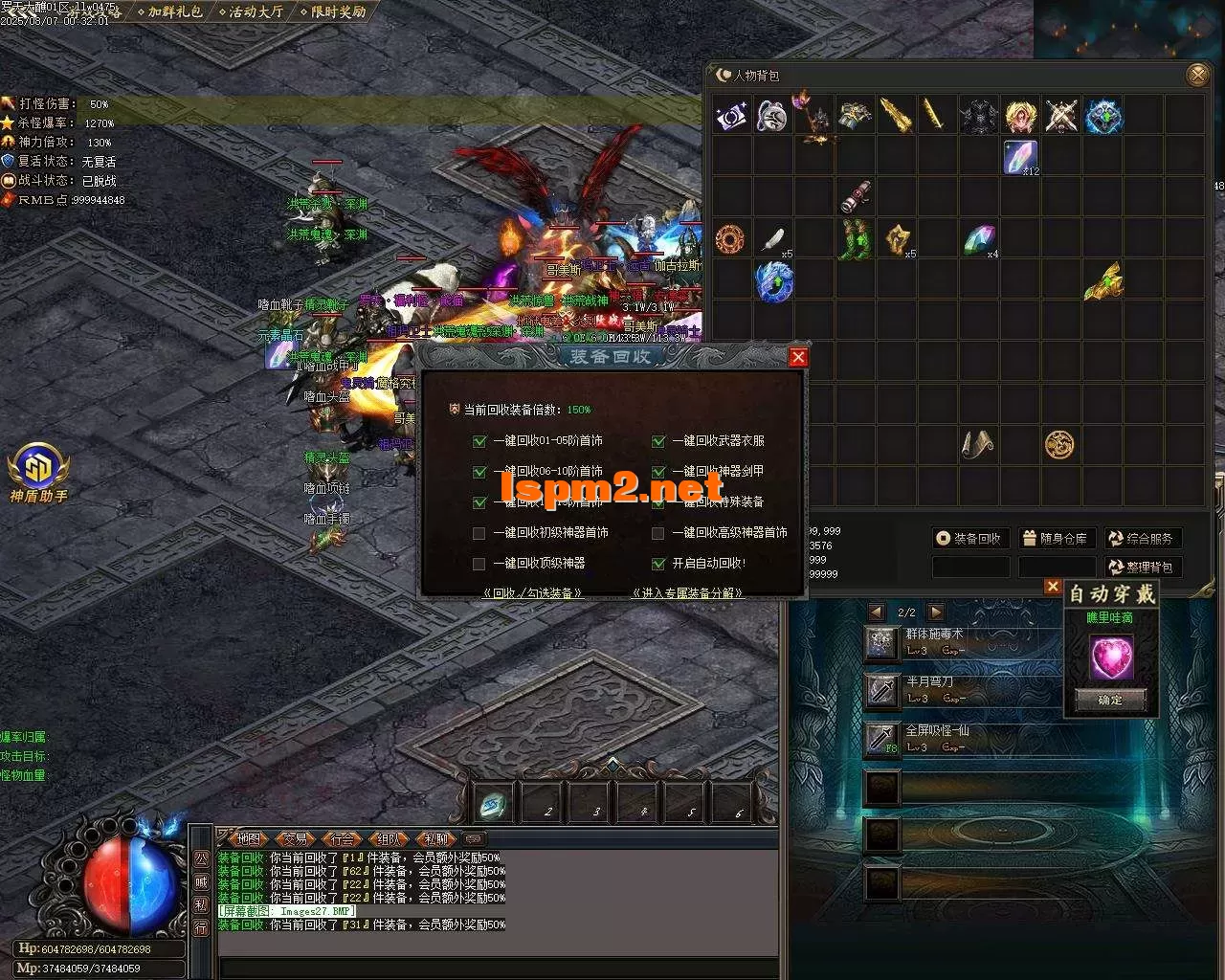Enable 一键回收顶级神器 checkbox
This screenshot has width=1225, height=980.
pyautogui.click(x=479, y=564)
